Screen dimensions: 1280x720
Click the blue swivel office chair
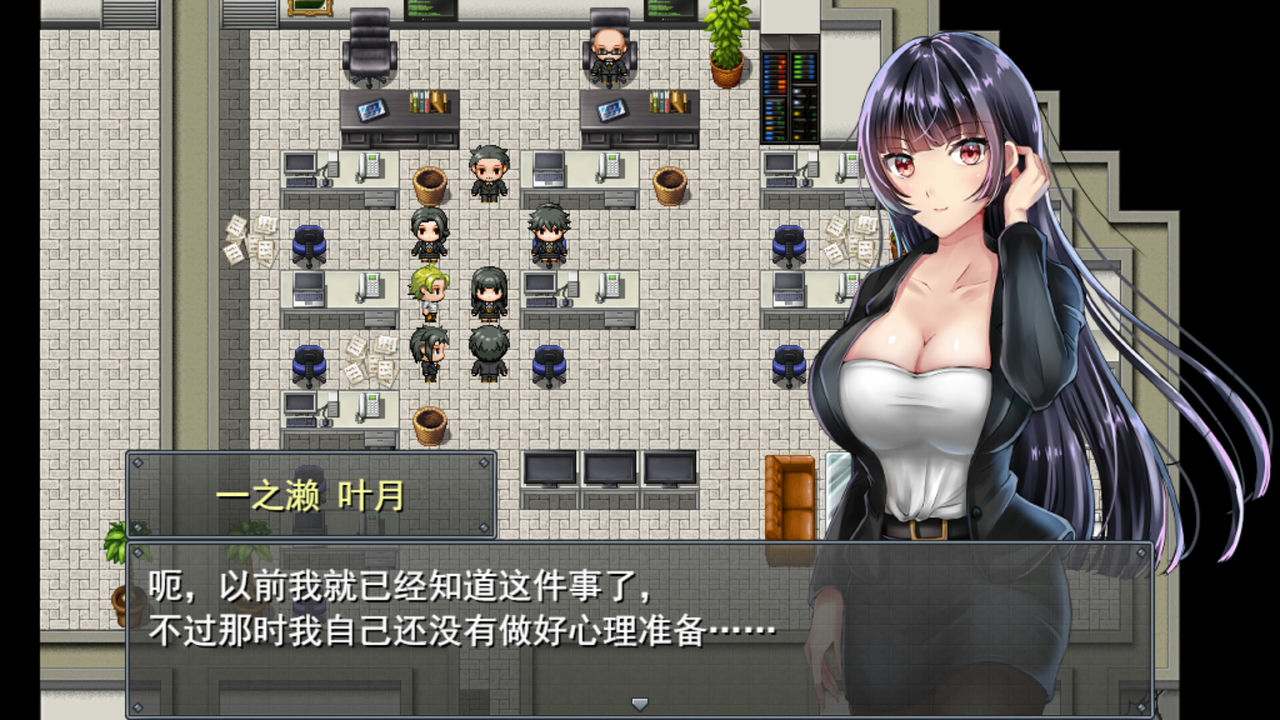click(310, 242)
